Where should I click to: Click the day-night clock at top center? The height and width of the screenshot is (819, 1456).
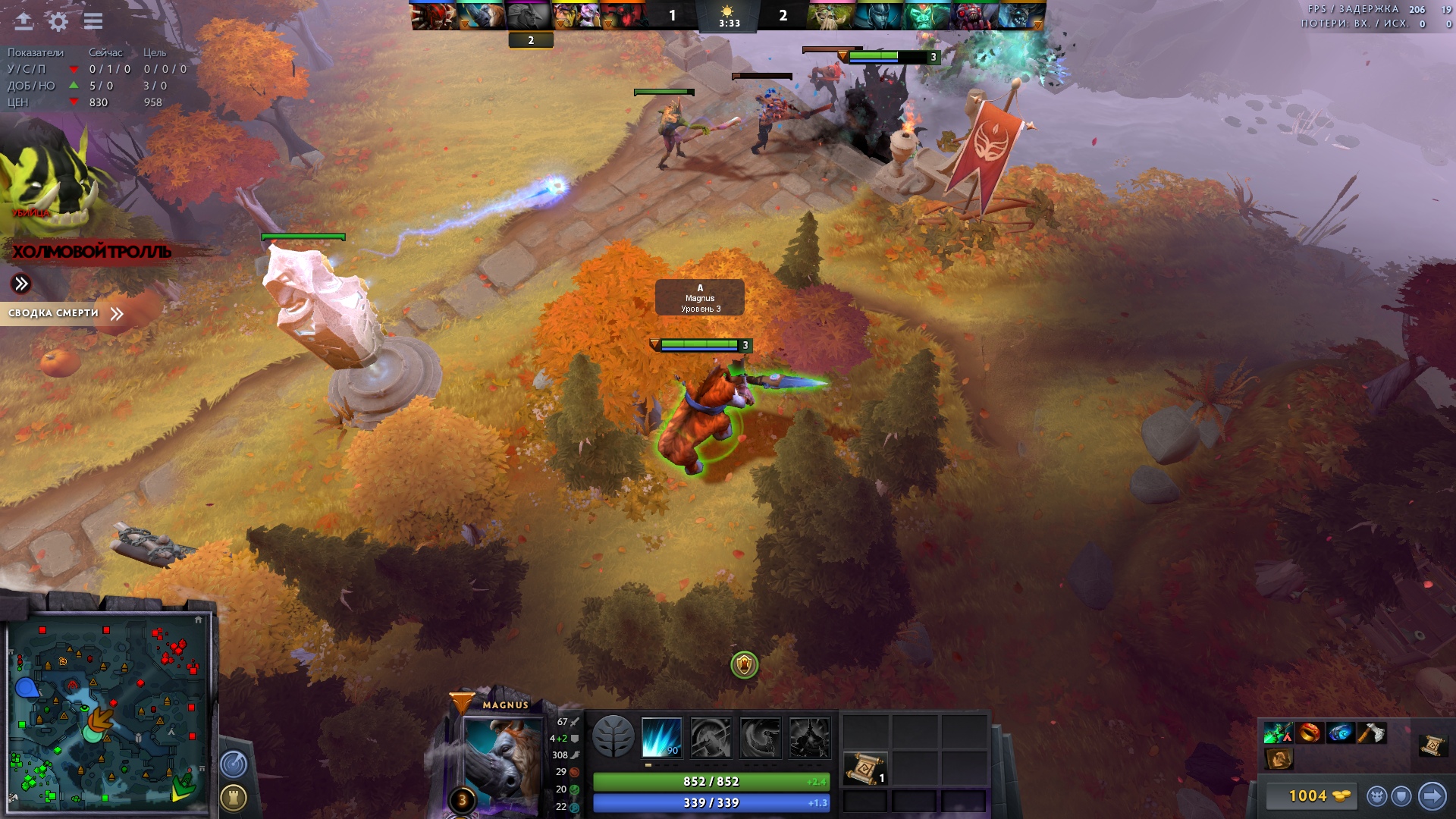click(x=728, y=17)
